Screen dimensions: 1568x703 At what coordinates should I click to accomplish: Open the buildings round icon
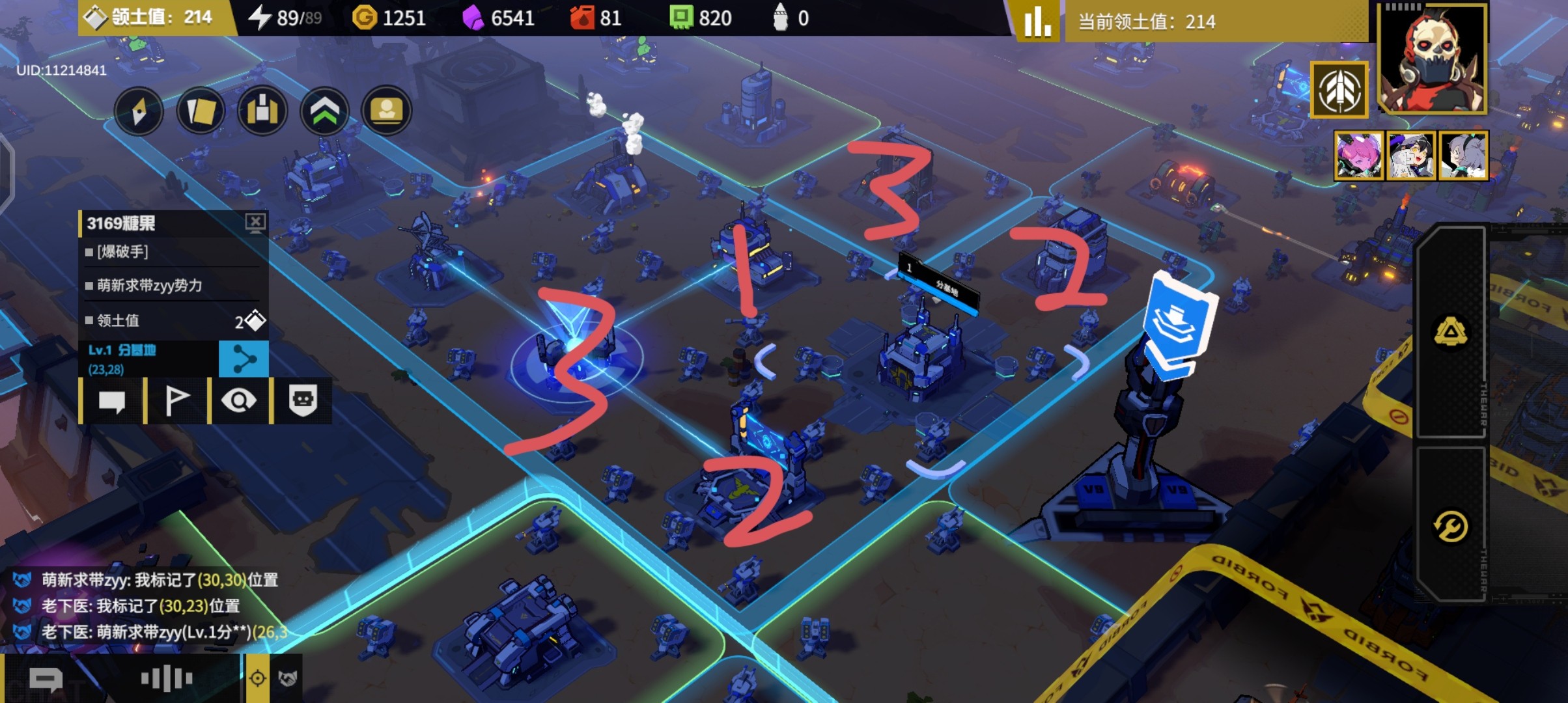tap(262, 111)
